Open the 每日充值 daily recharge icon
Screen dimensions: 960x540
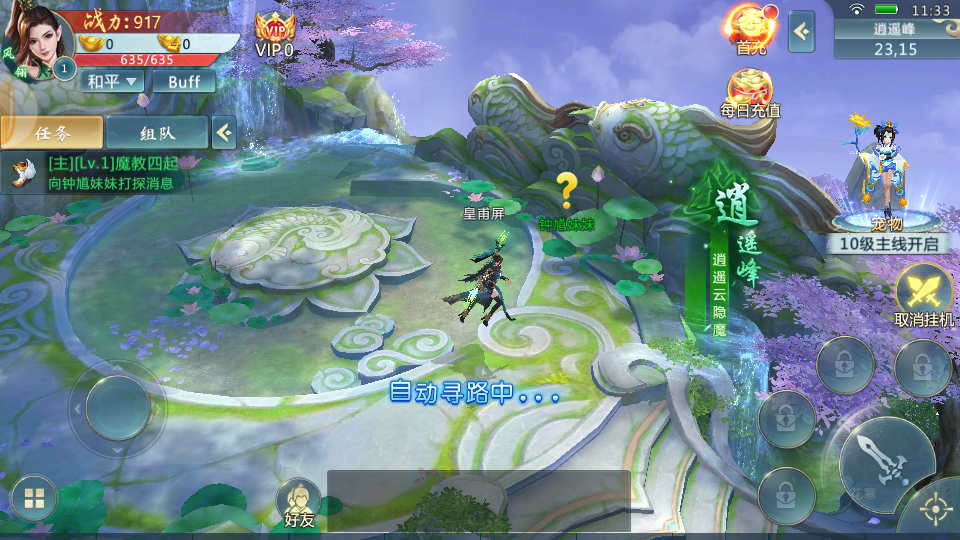(750, 93)
